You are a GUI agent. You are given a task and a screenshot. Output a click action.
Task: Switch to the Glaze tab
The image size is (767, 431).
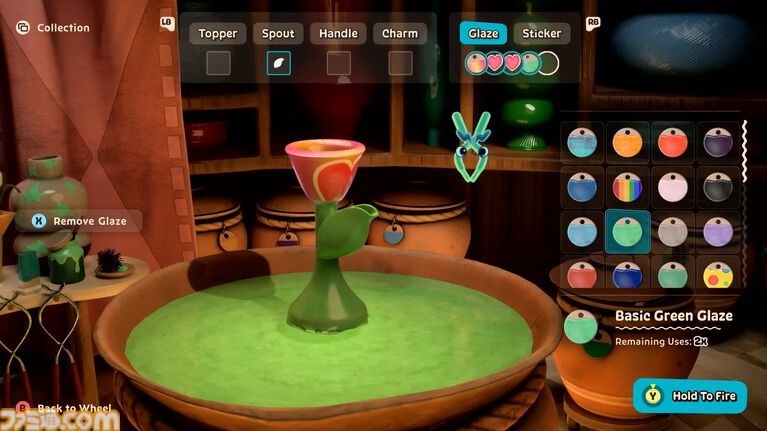click(483, 34)
